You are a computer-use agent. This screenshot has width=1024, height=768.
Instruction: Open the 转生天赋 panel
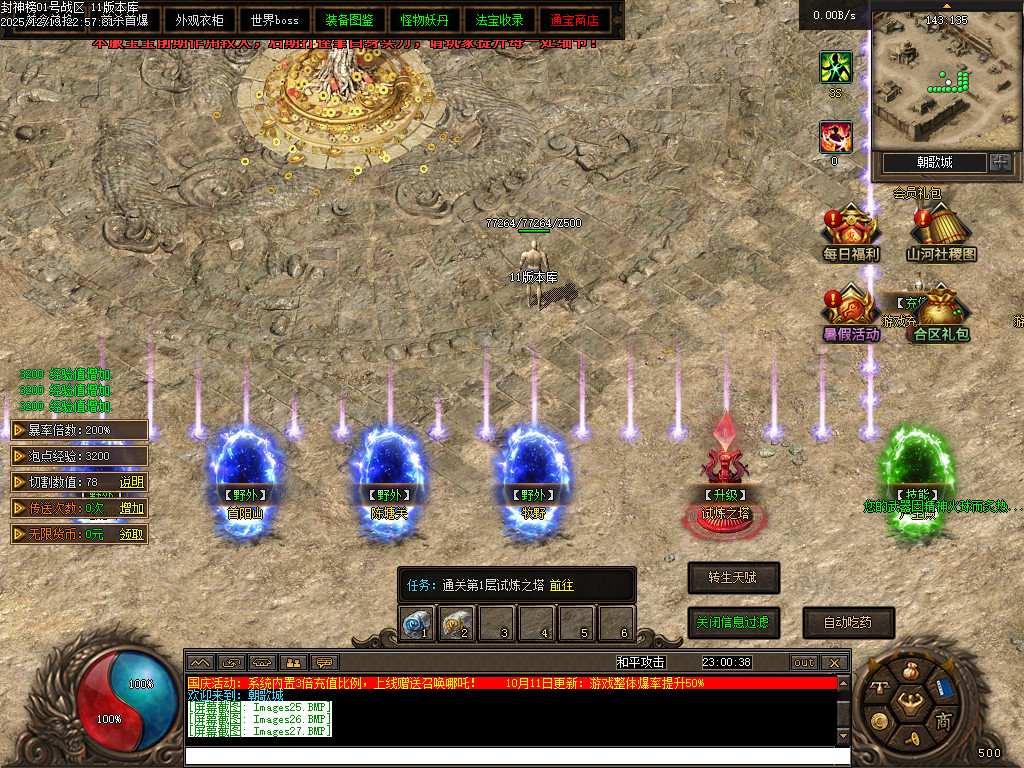pyautogui.click(x=733, y=578)
